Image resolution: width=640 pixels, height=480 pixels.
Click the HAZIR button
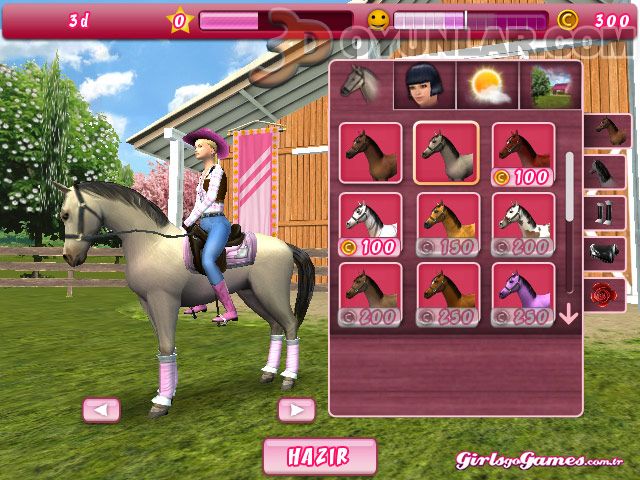319,456
